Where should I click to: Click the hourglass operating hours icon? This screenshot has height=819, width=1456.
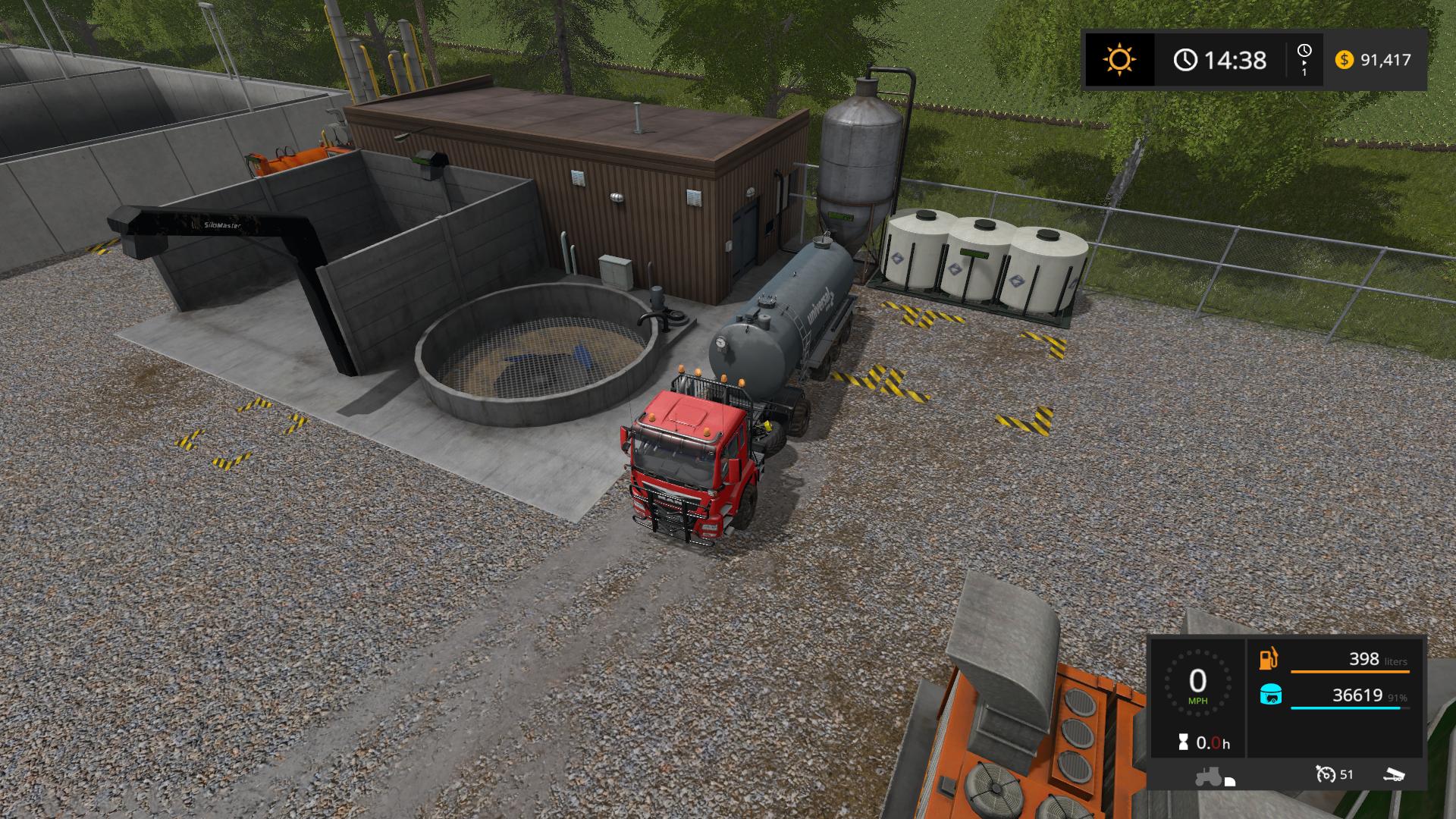click(x=1183, y=743)
